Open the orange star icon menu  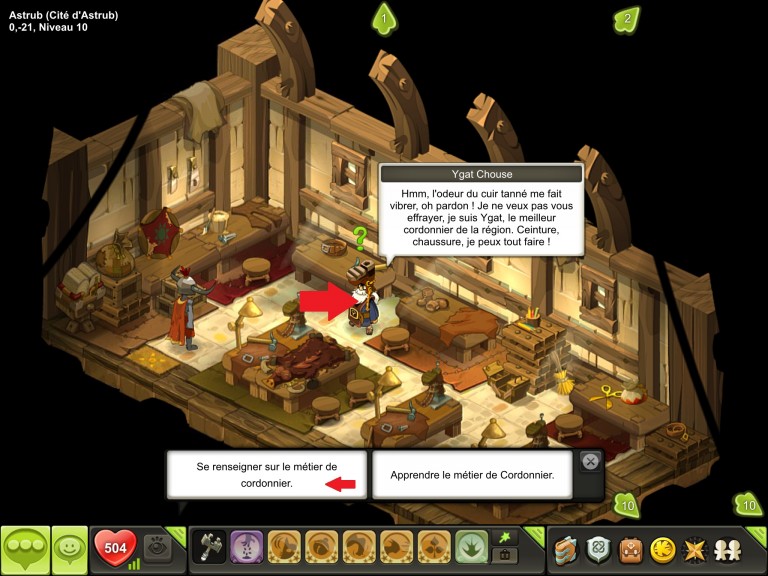[694, 549]
